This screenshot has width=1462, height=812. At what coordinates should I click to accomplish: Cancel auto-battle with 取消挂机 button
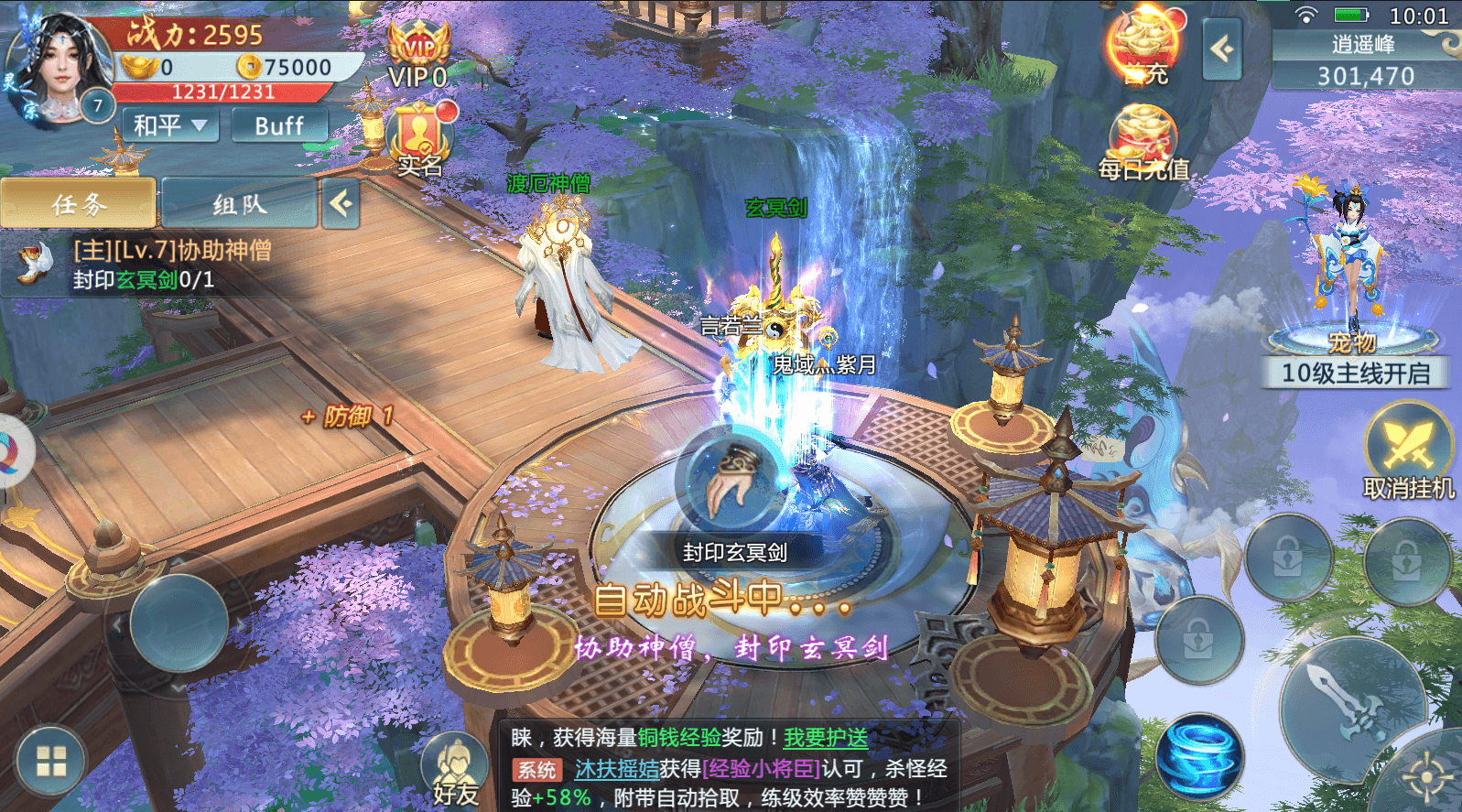(x=1408, y=452)
